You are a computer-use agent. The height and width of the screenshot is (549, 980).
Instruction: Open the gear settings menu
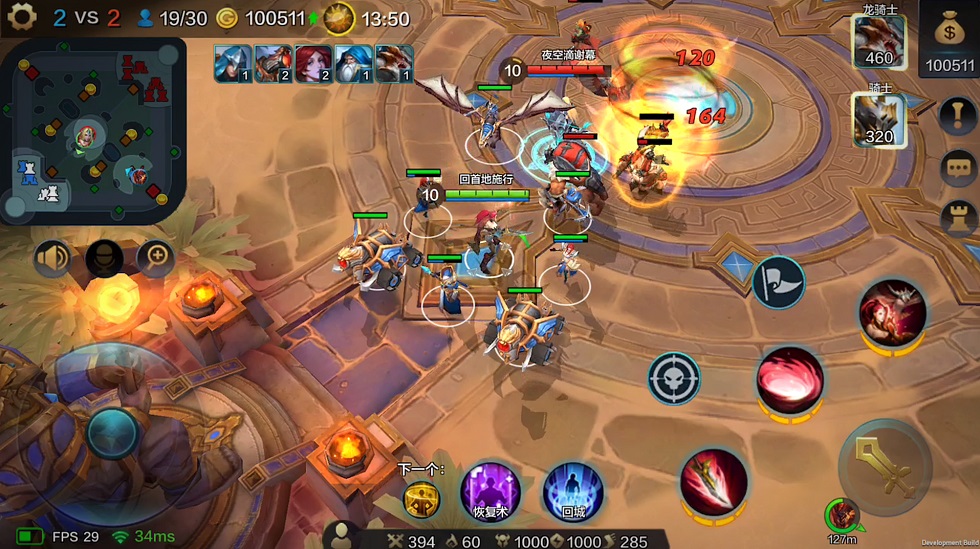21,16
